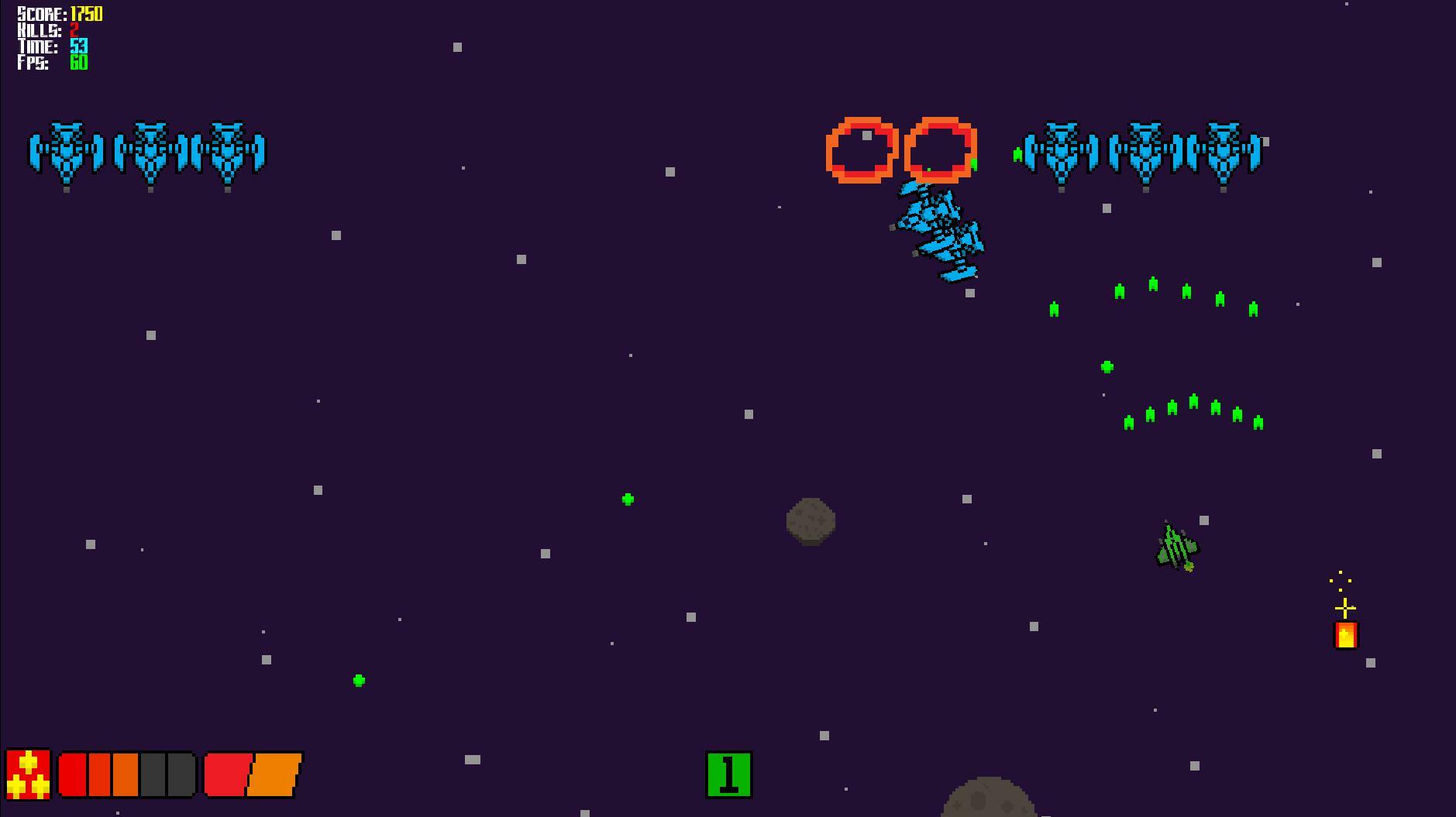Toggle the middle blue enemy in left squadron
The image size is (1456, 817).
coord(152,152)
